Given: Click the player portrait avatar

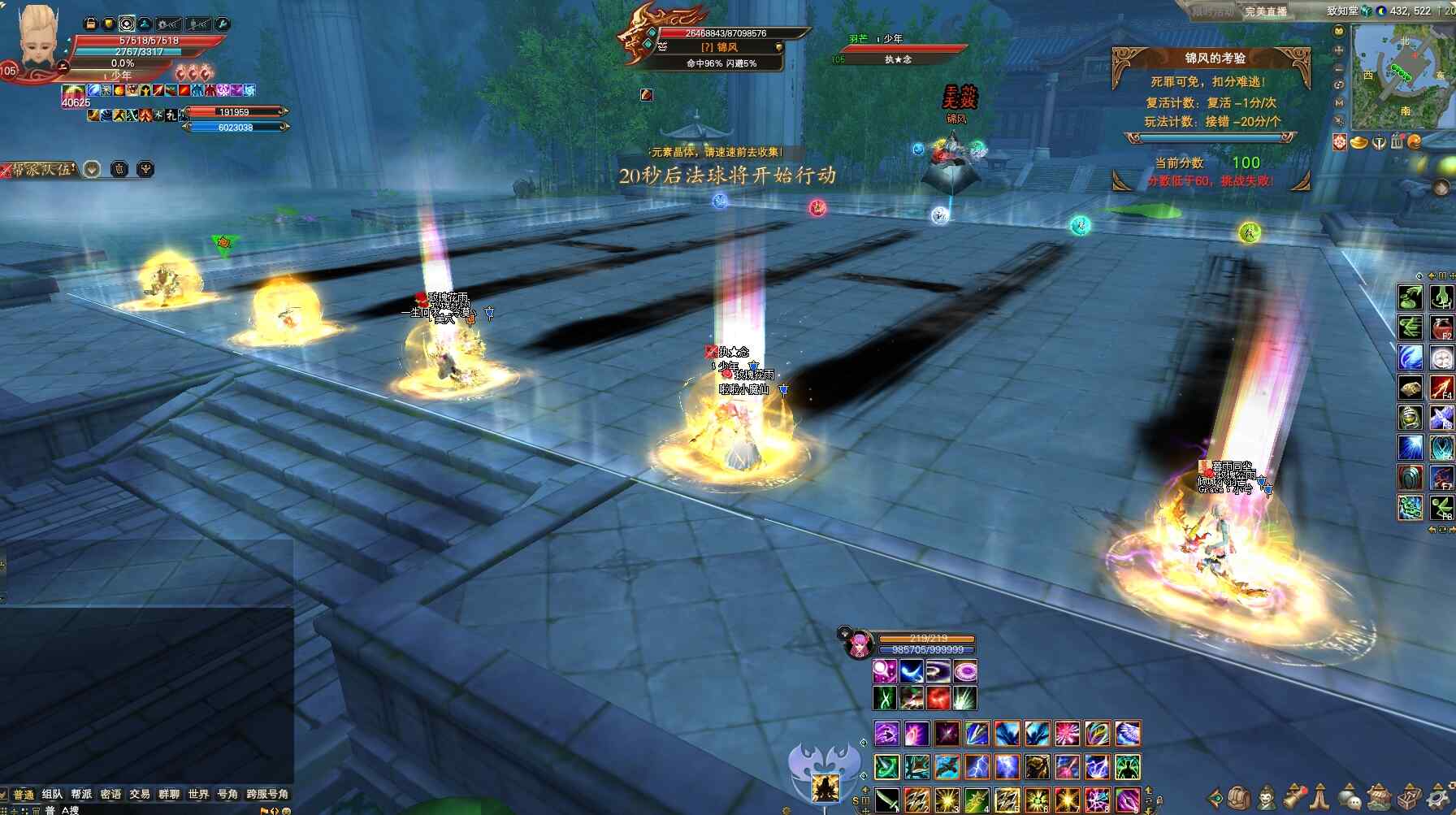Looking at the screenshot, I should 37,39.
